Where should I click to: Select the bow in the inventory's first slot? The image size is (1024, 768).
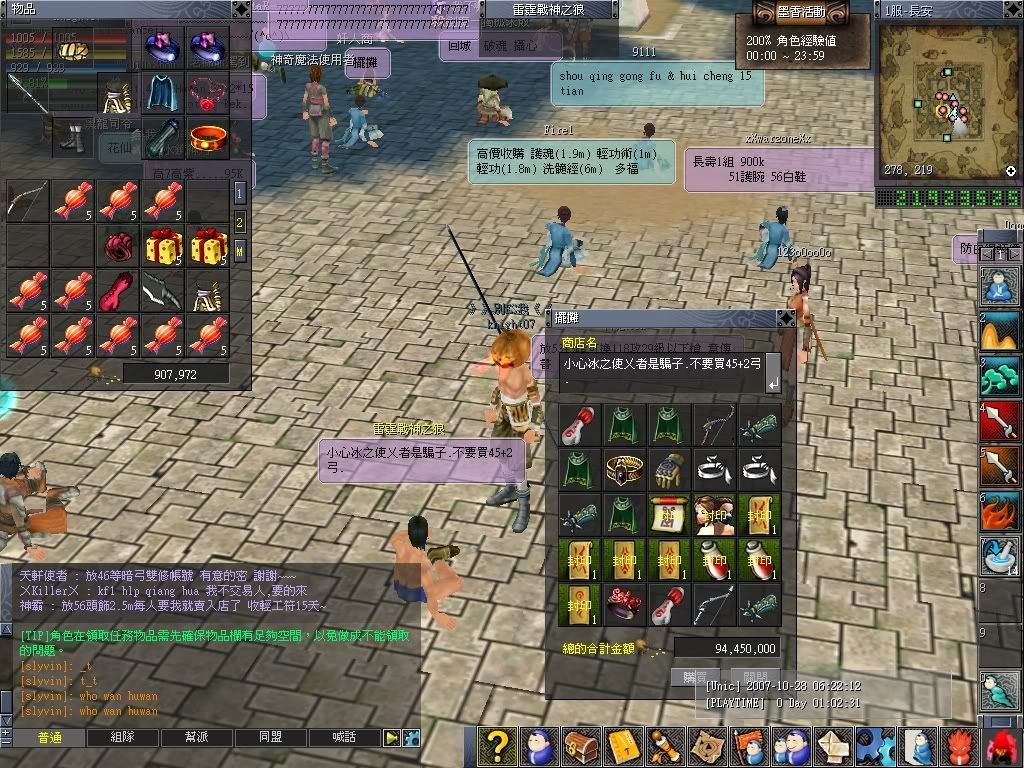click(26, 201)
